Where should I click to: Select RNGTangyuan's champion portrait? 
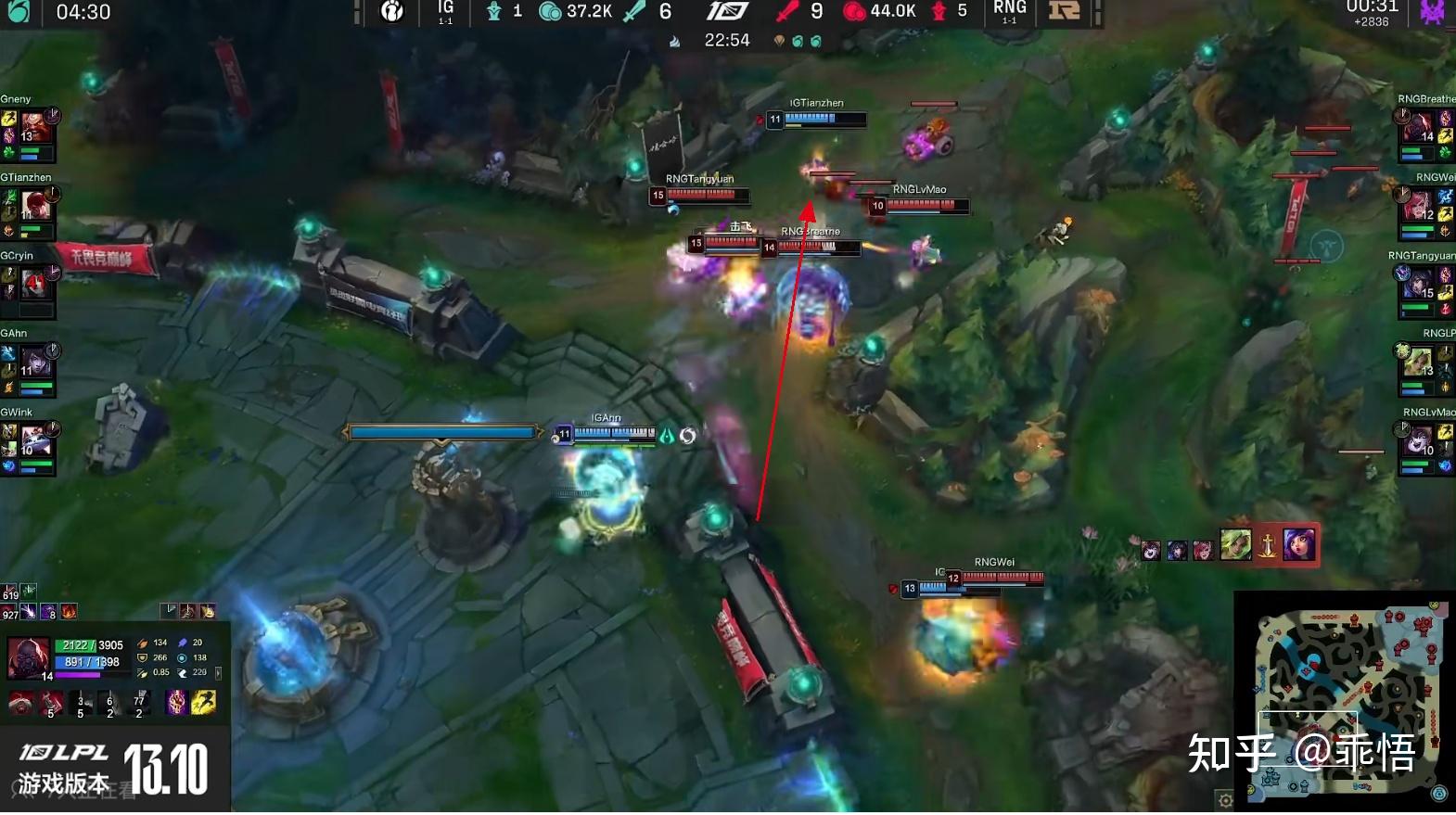click(1417, 282)
